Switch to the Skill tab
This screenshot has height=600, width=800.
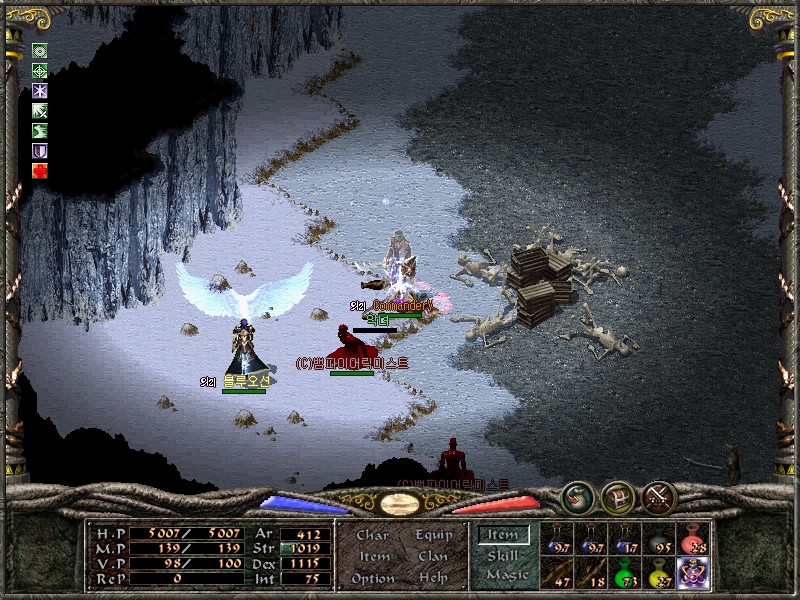(503, 555)
